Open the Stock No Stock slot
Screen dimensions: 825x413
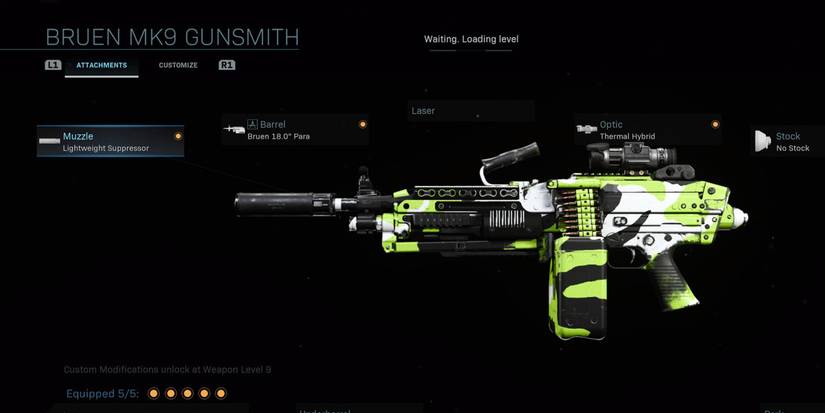point(788,141)
